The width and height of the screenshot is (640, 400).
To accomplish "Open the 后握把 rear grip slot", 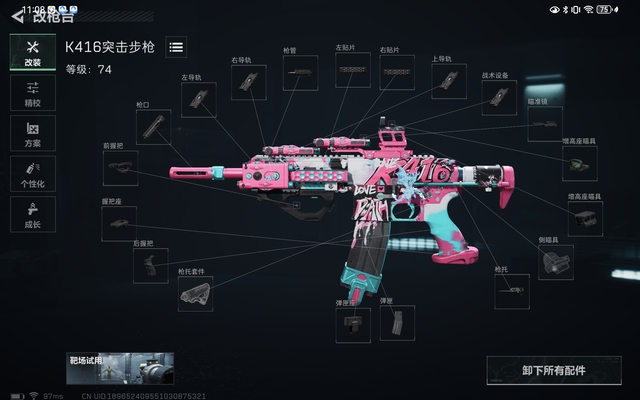I will [150, 266].
